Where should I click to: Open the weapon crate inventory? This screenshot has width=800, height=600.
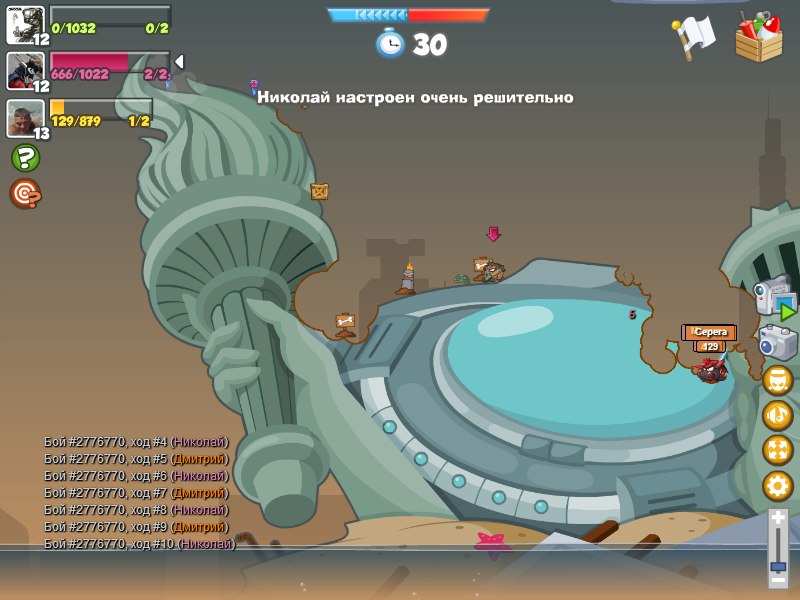pyautogui.click(x=759, y=36)
